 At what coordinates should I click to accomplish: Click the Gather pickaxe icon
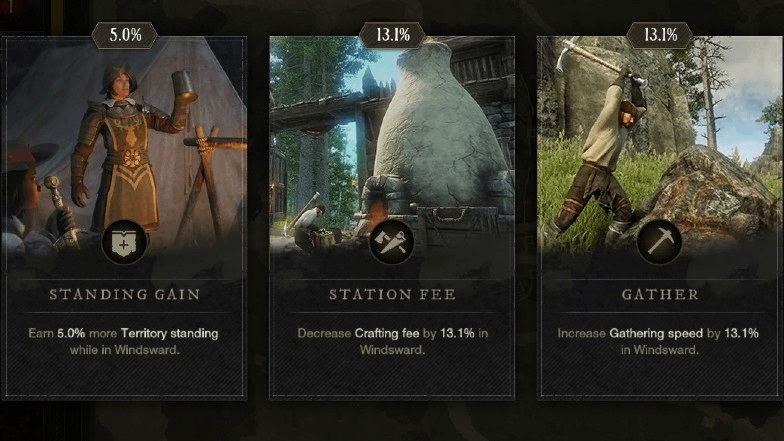click(659, 242)
